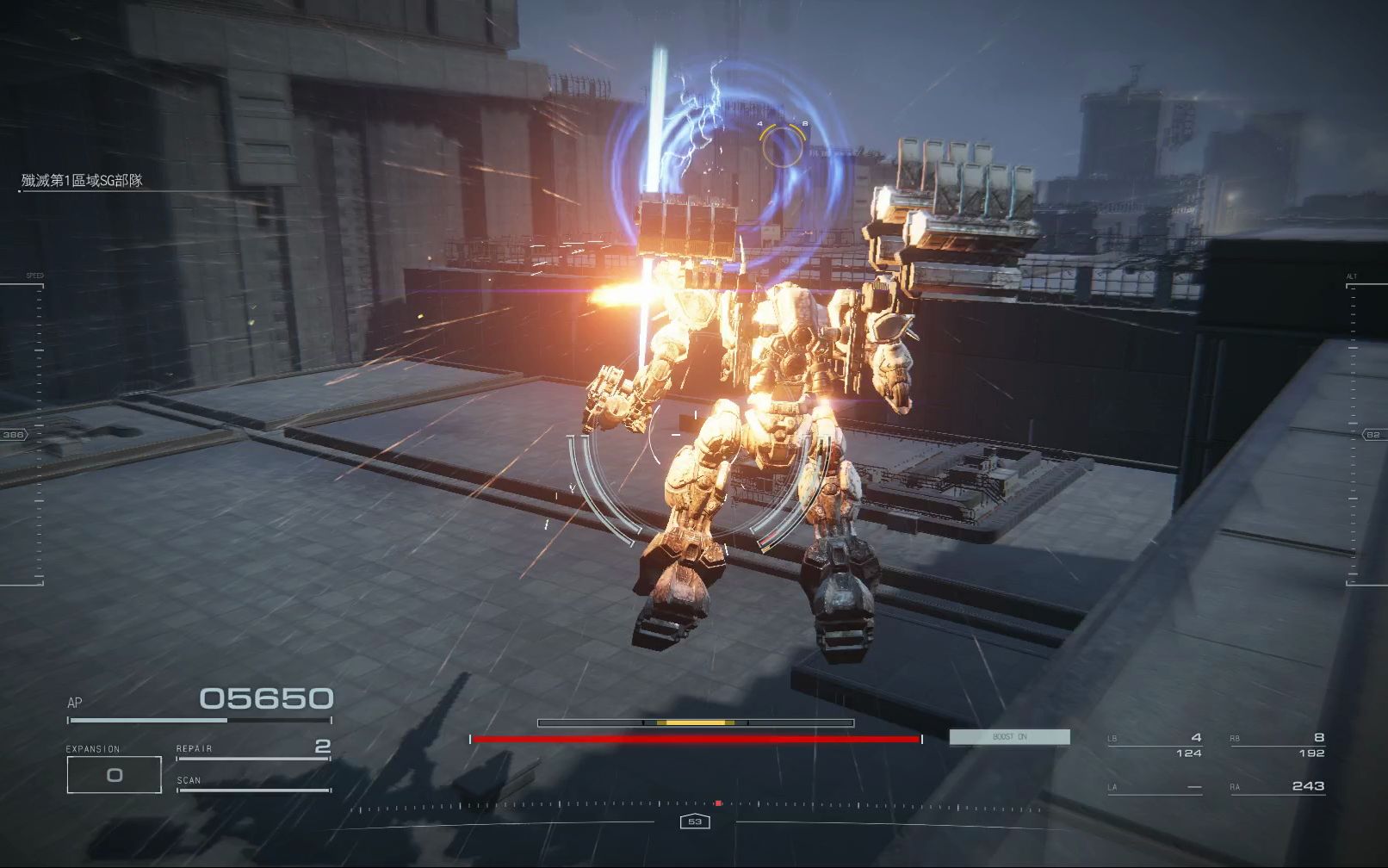This screenshot has width=1388, height=868.
Task: Use the Repair kit slot
Action: pos(253,748)
